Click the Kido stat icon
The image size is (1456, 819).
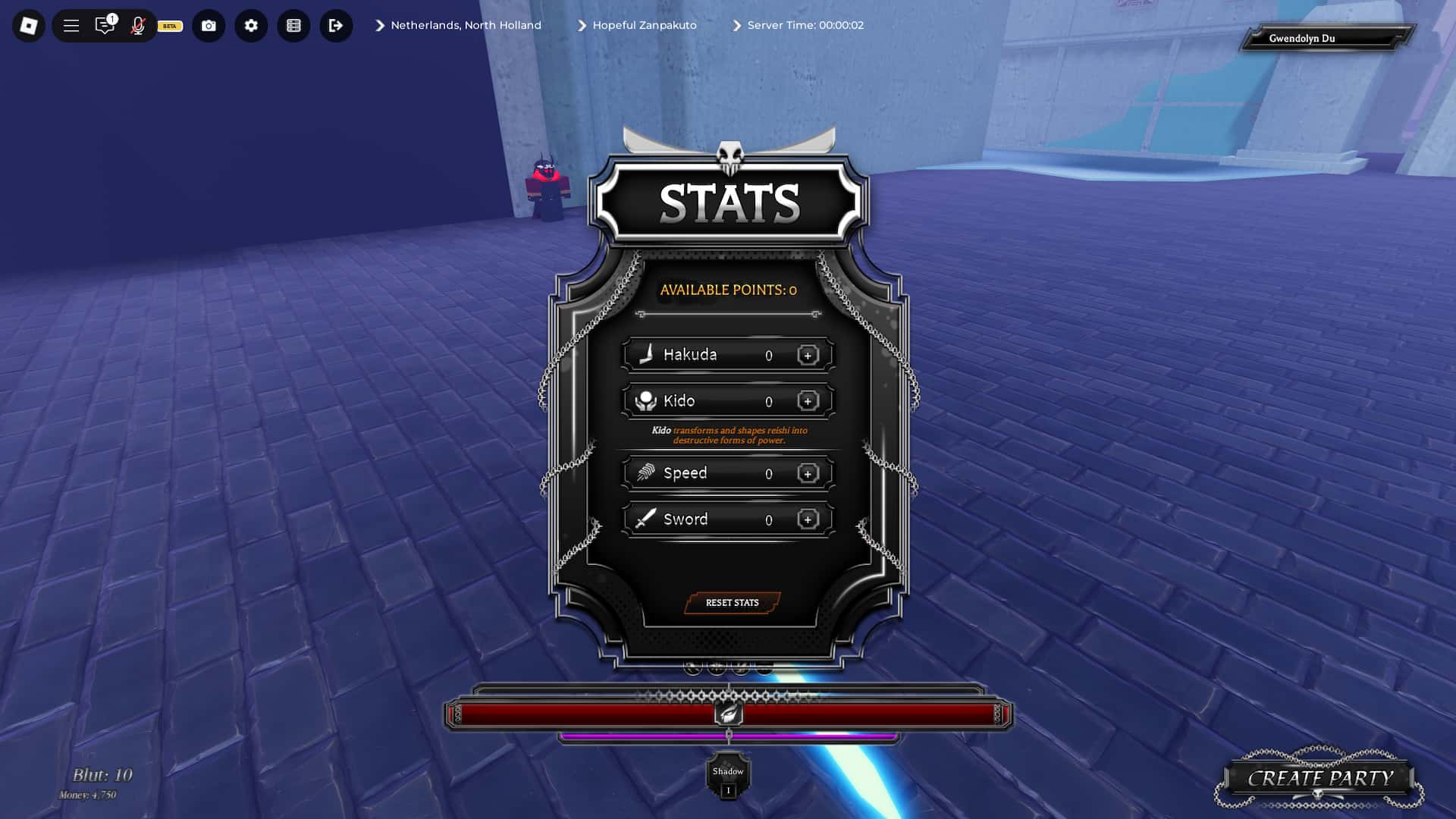click(x=645, y=400)
